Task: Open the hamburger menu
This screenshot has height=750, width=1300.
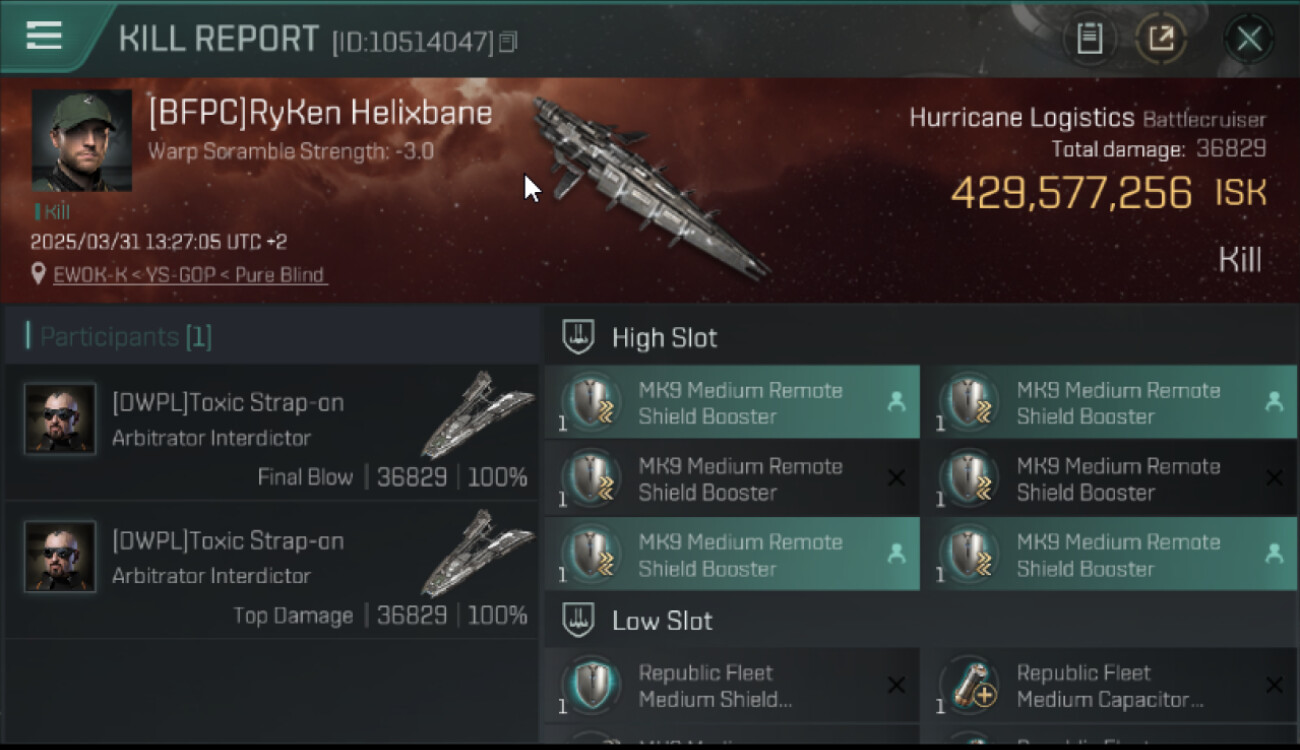Action: pyautogui.click(x=44, y=36)
